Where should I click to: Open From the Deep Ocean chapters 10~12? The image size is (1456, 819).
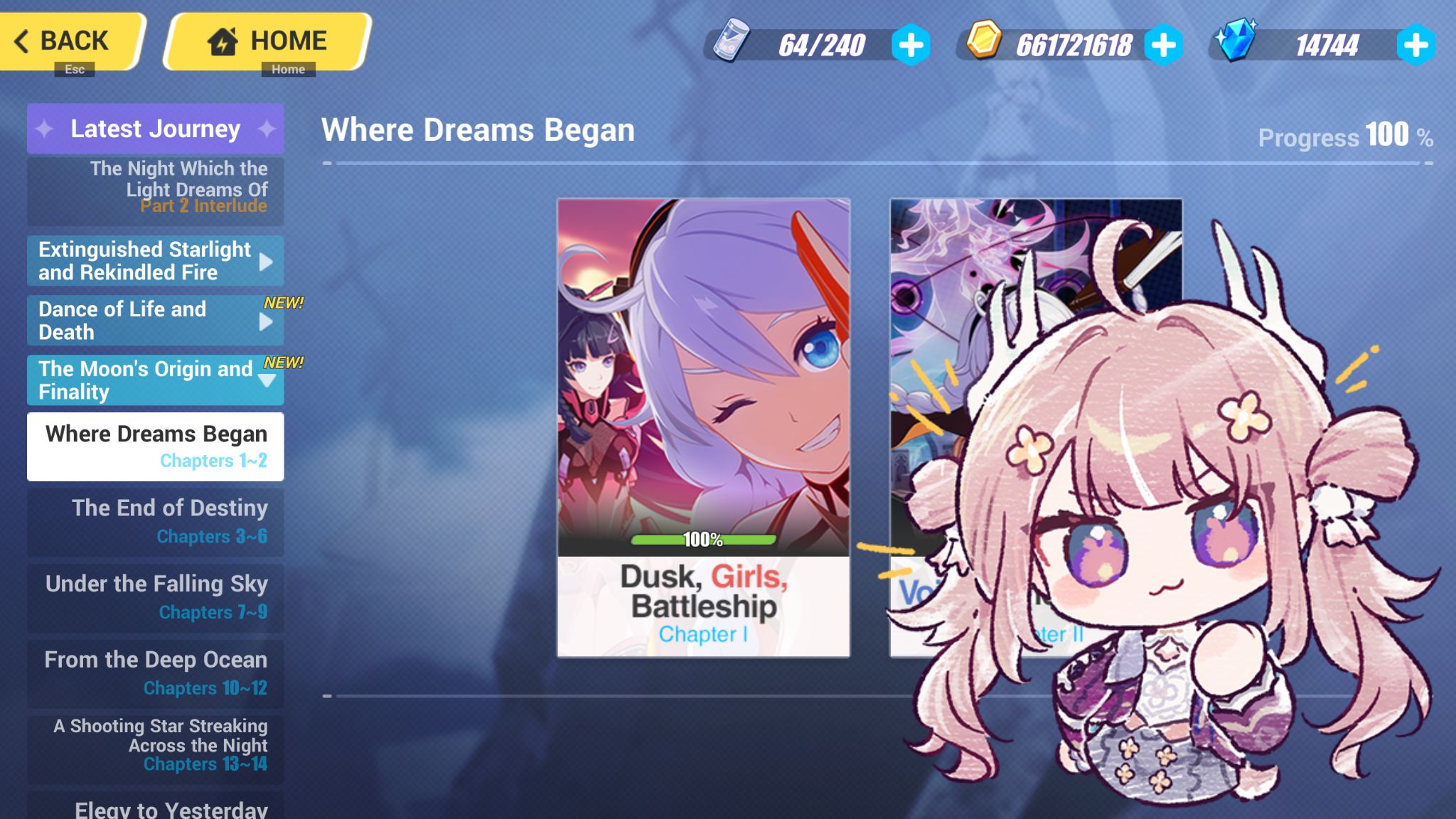[155, 673]
